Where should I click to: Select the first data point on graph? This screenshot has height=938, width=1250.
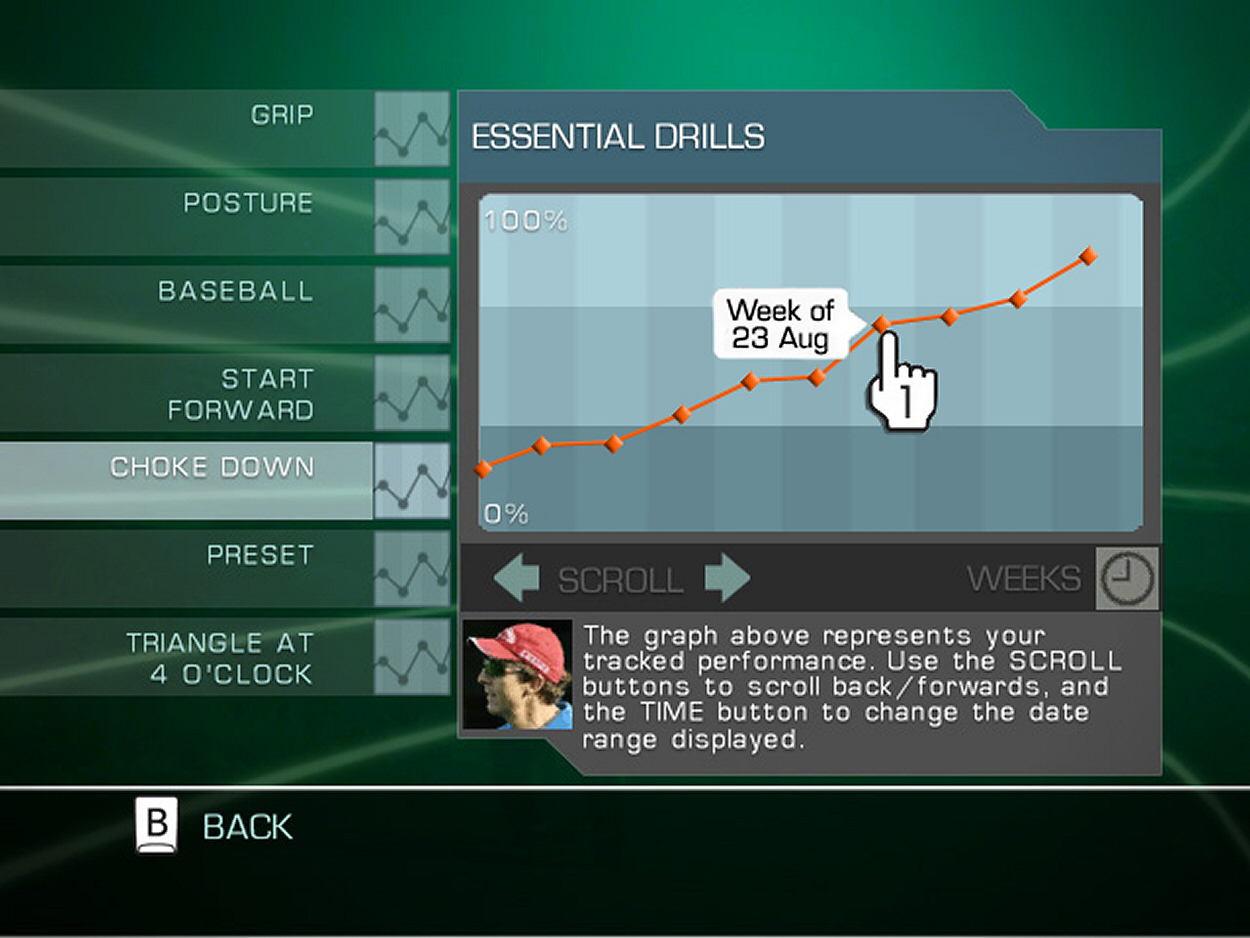[x=484, y=468]
